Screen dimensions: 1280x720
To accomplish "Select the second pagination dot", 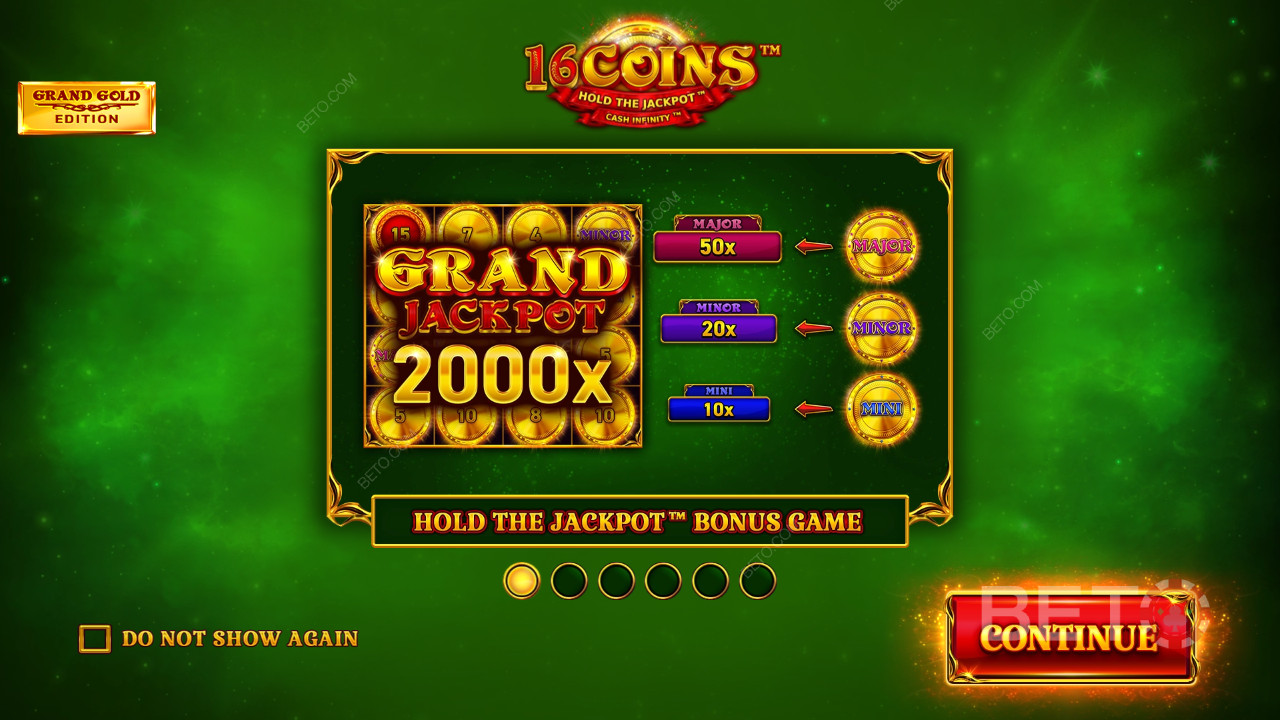I will pos(568,580).
